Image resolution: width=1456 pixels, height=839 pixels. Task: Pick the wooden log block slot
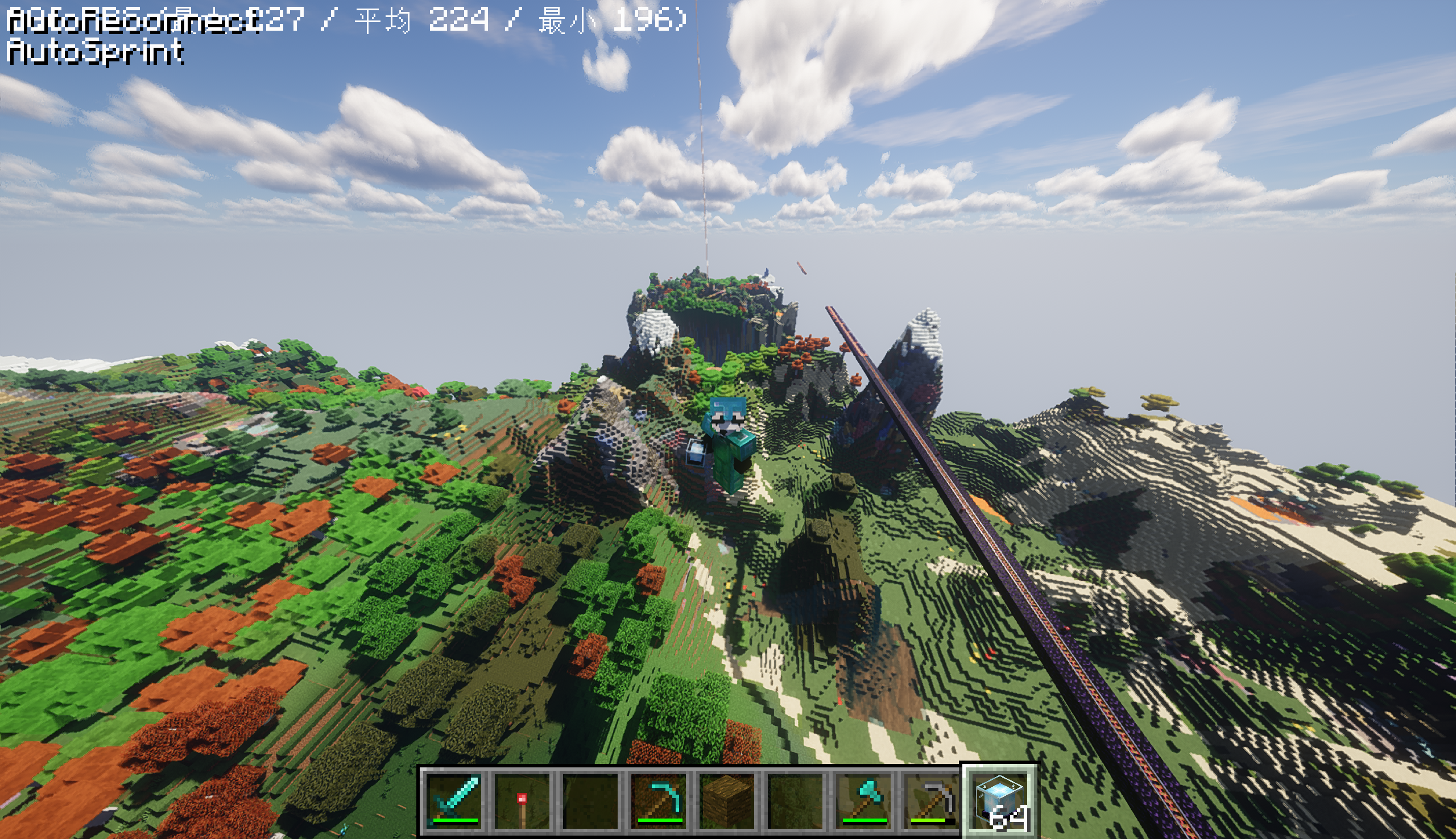point(728,800)
